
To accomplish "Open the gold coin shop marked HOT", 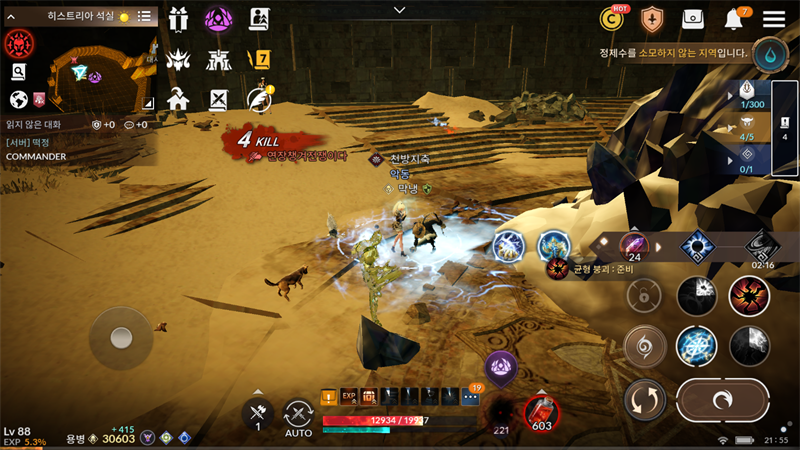I will tap(612, 18).
